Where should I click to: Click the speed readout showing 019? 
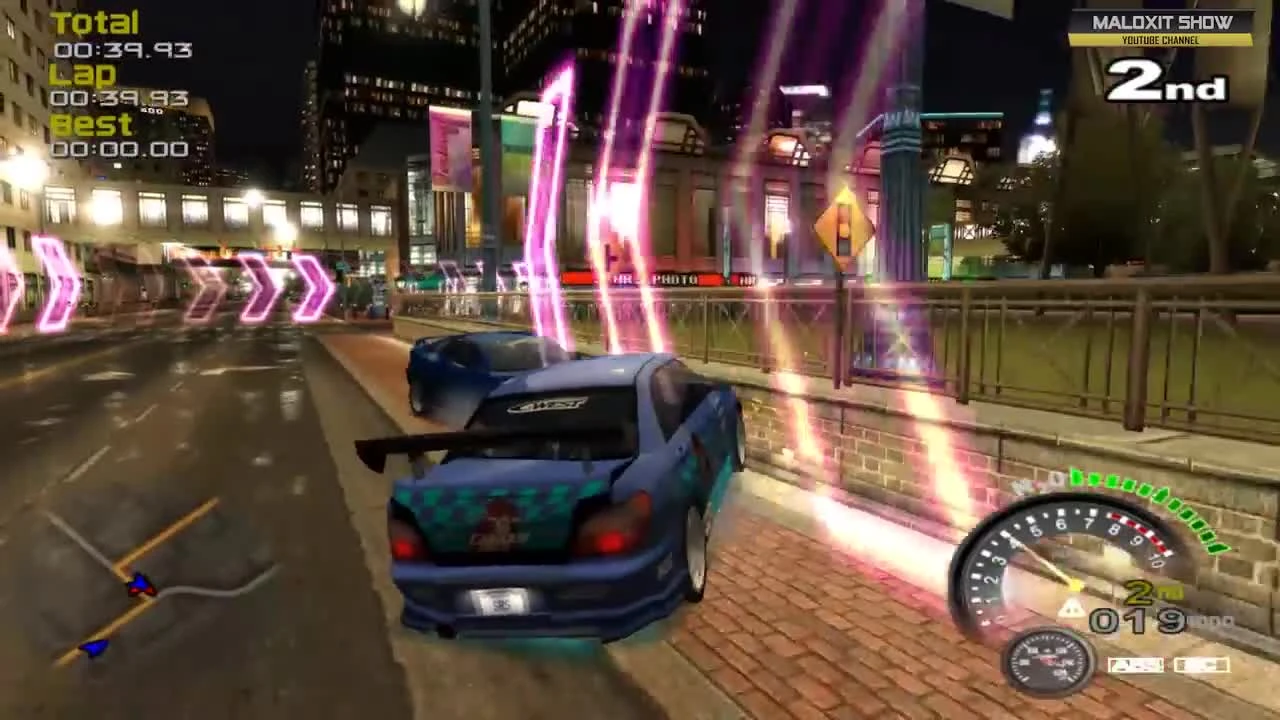[1135, 622]
